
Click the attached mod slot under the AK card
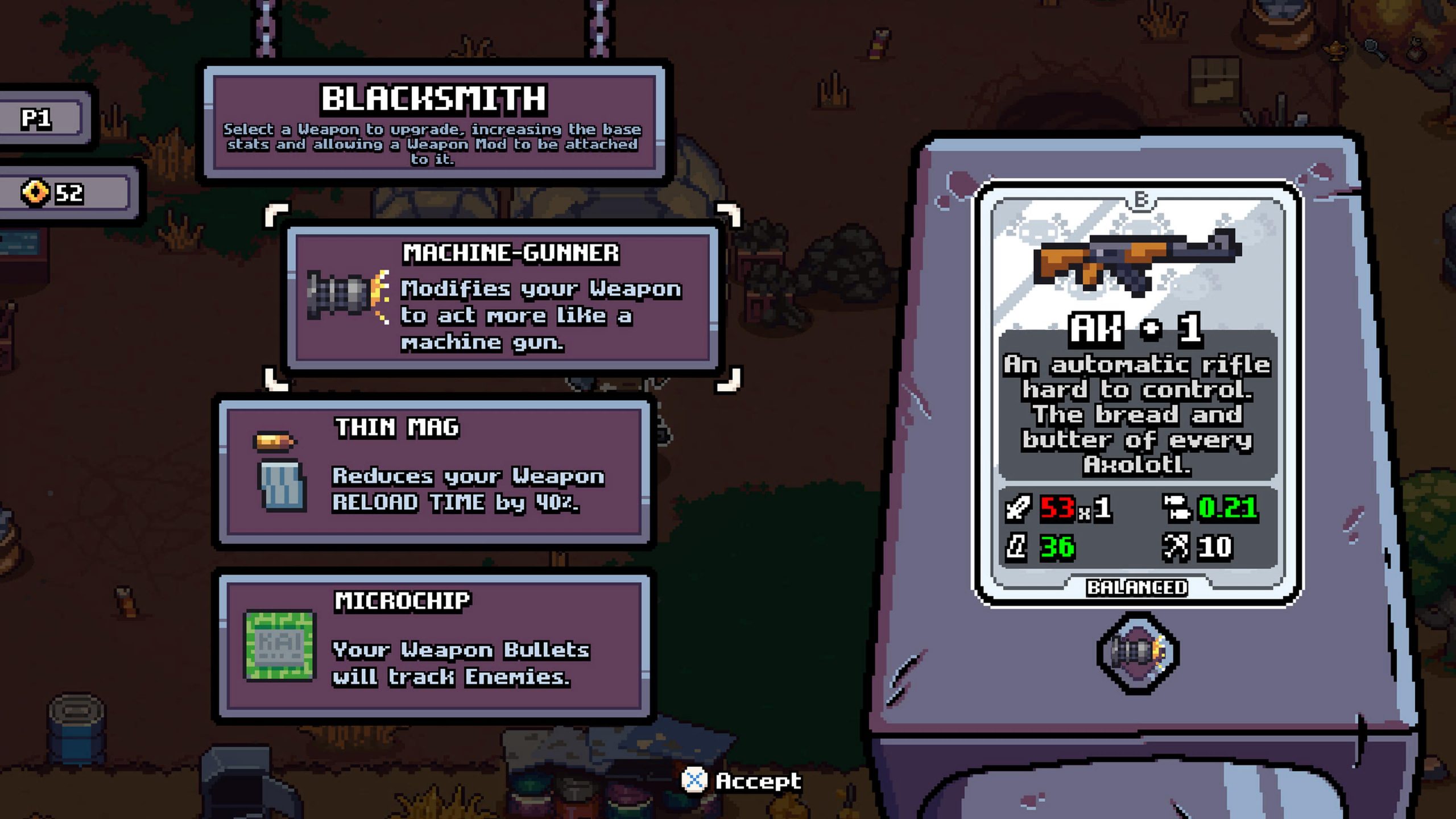[1137, 652]
